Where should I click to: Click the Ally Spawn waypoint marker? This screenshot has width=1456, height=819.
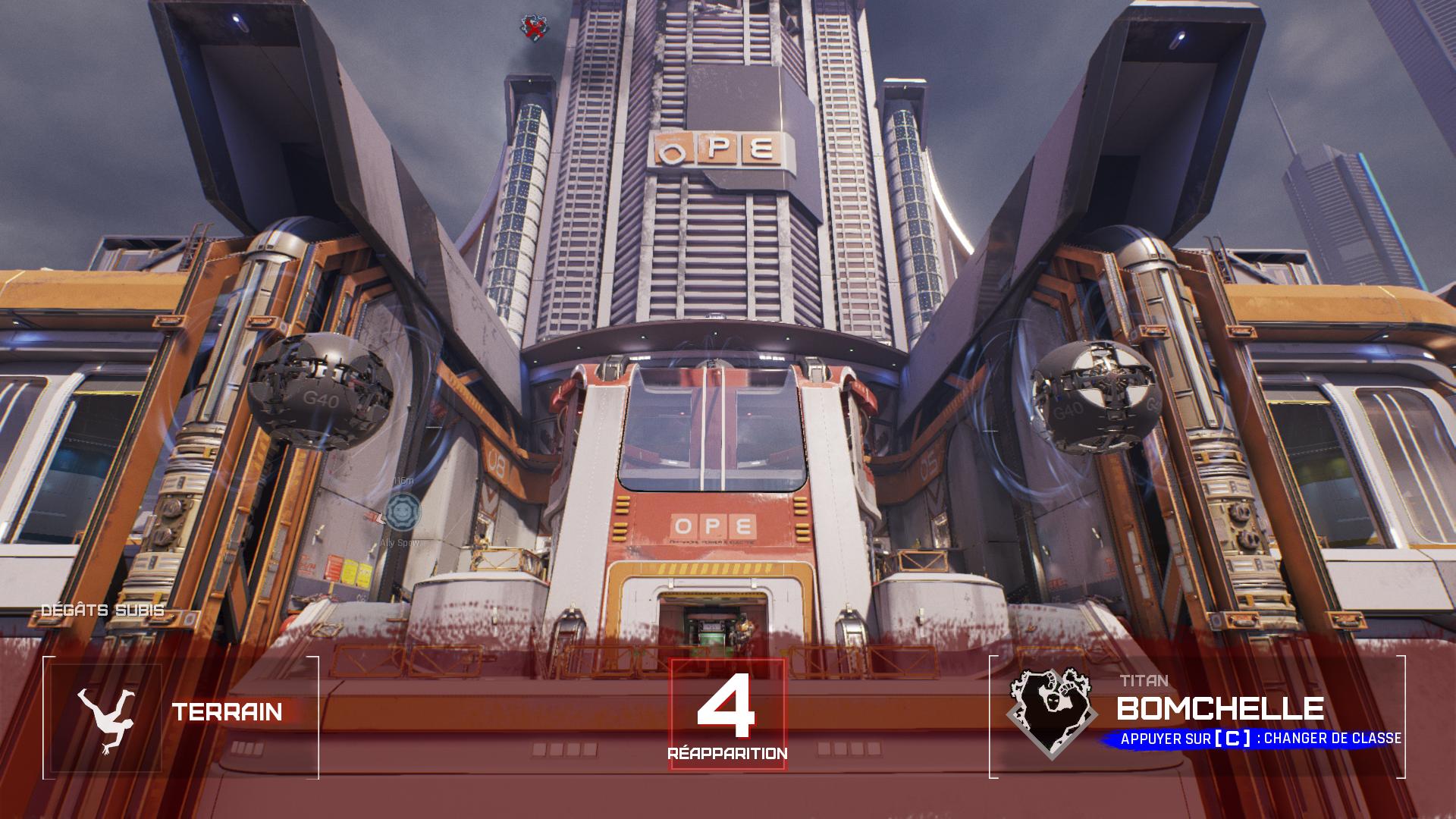[x=400, y=510]
